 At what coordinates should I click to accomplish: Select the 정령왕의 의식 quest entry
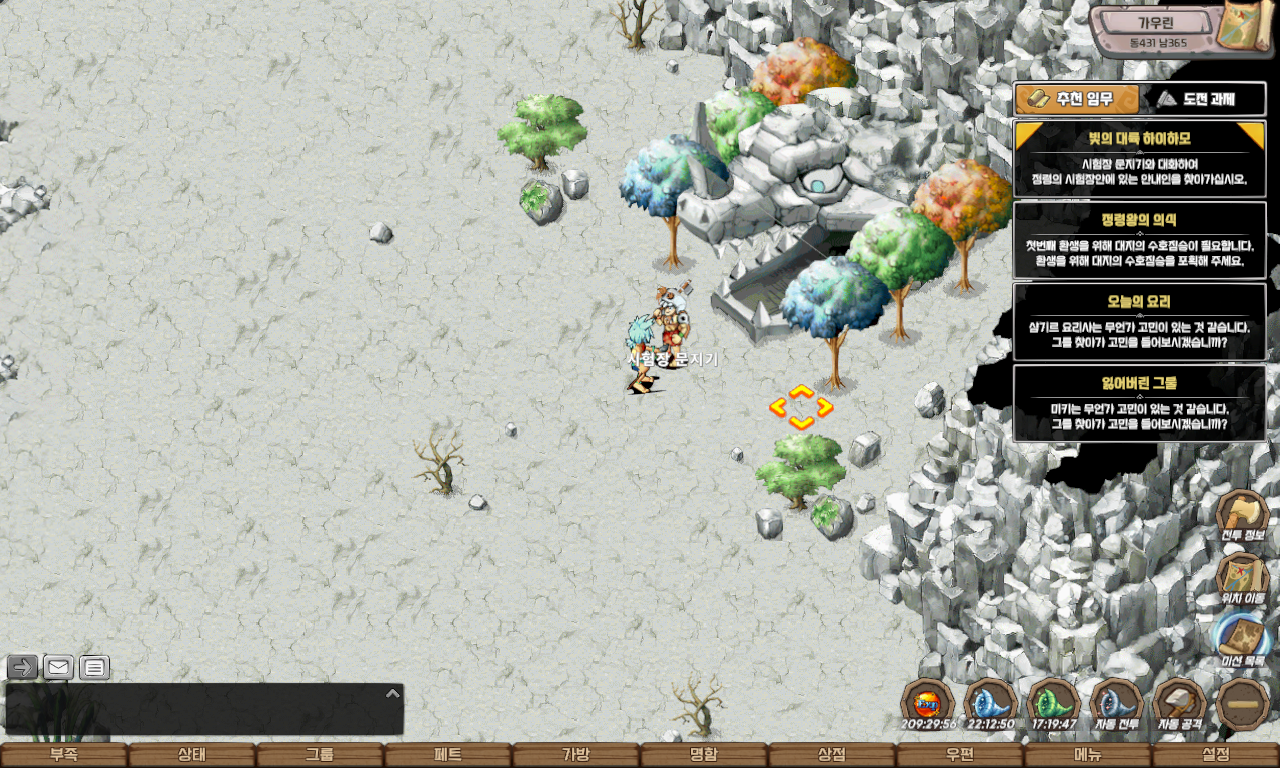coord(1140,240)
